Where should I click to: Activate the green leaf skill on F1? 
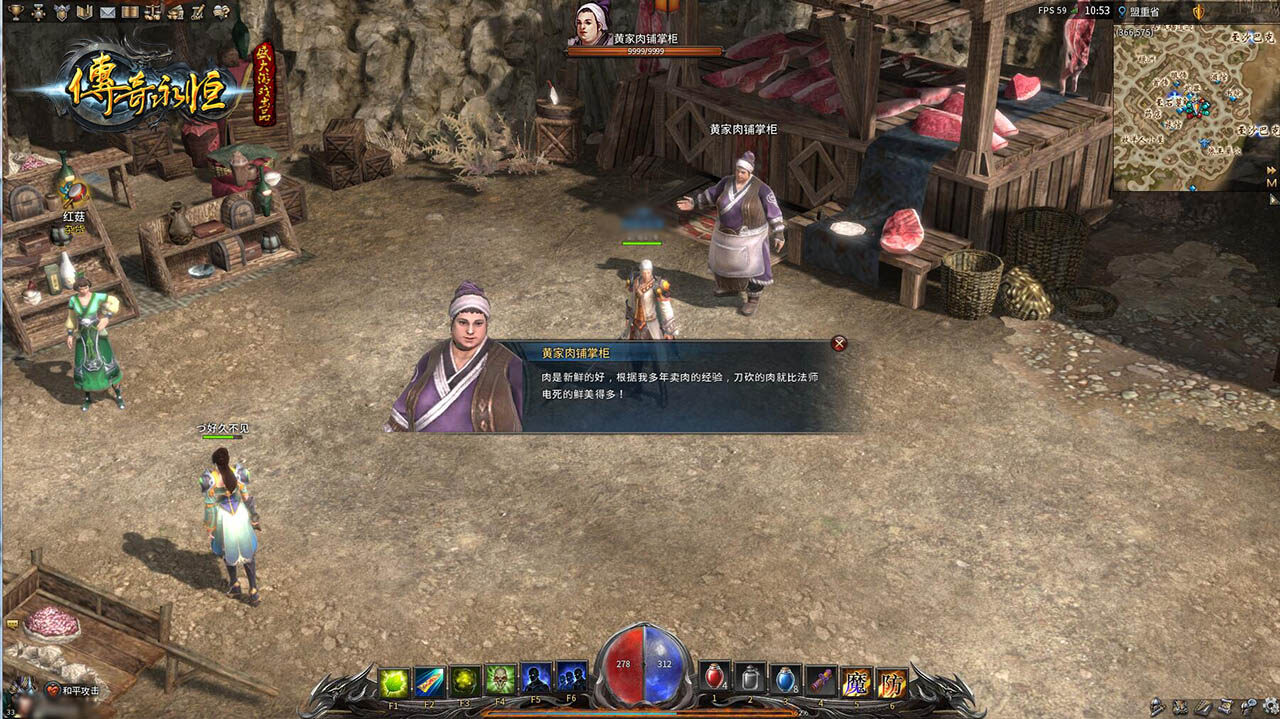pyautogui.click(x=393, y=681)
